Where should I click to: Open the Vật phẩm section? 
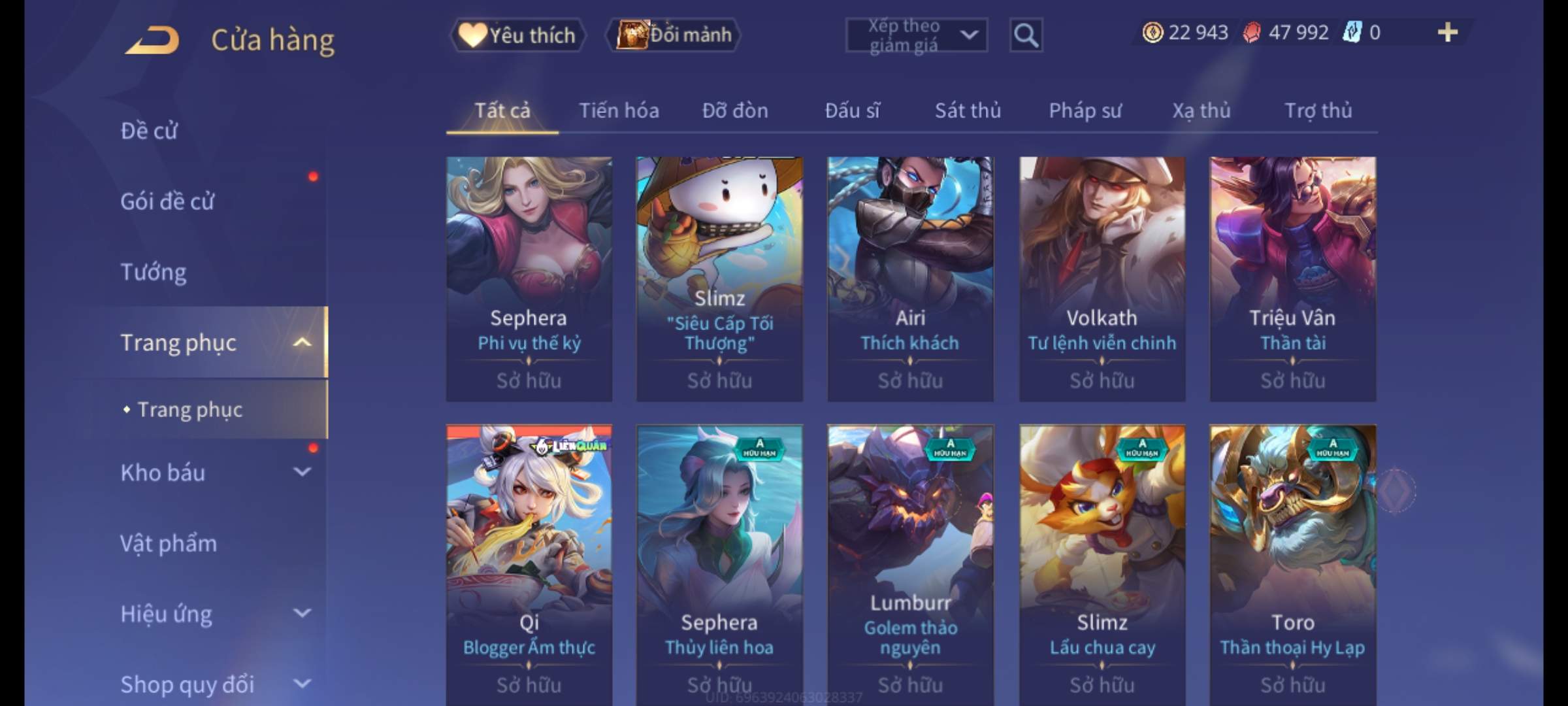coord(169,544)
